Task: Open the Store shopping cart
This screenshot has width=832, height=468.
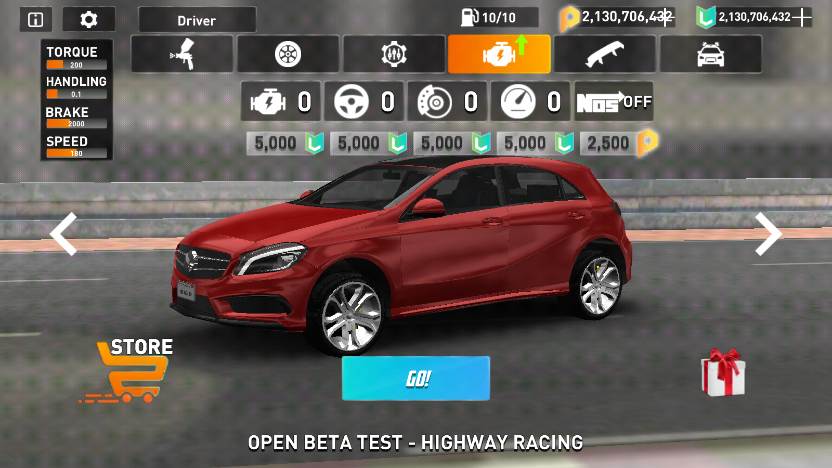Action: point(127,371)
